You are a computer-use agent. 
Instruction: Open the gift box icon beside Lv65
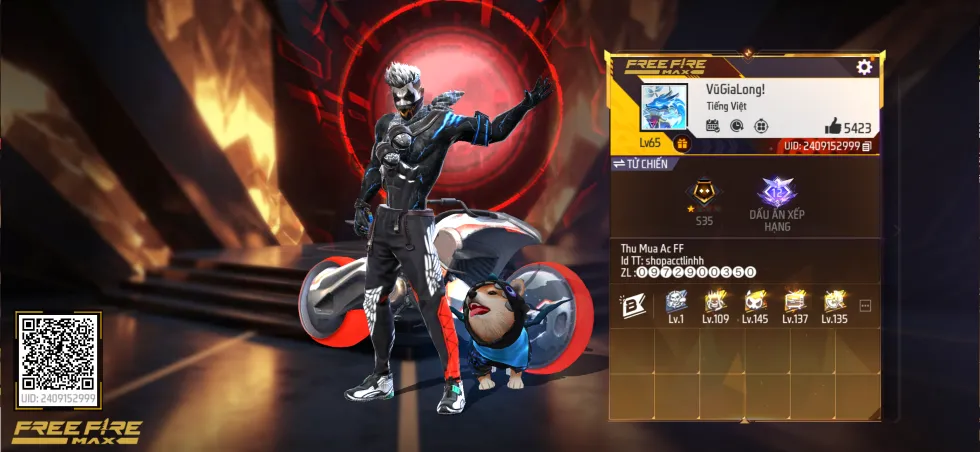(x=682, y=144)
